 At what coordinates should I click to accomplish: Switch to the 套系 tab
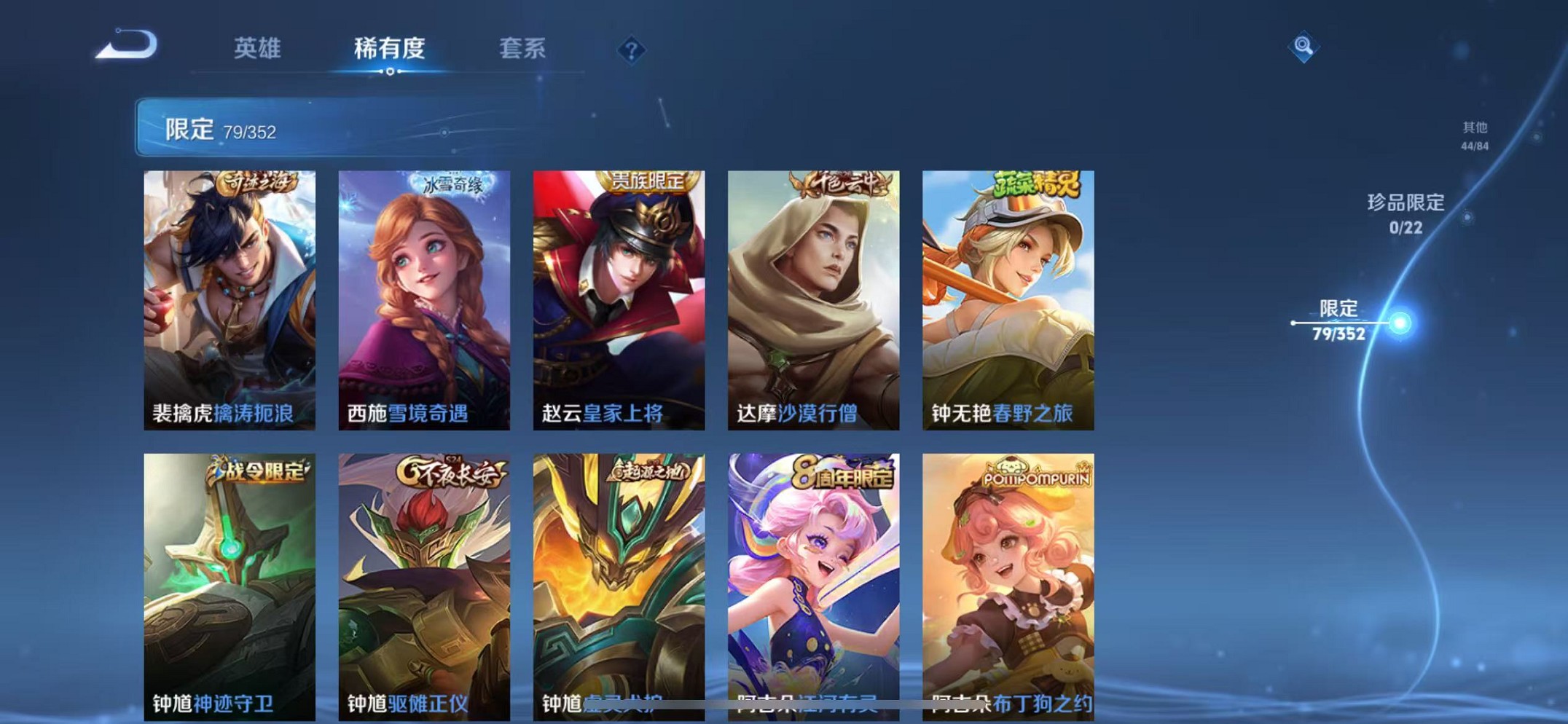point(523,48)
